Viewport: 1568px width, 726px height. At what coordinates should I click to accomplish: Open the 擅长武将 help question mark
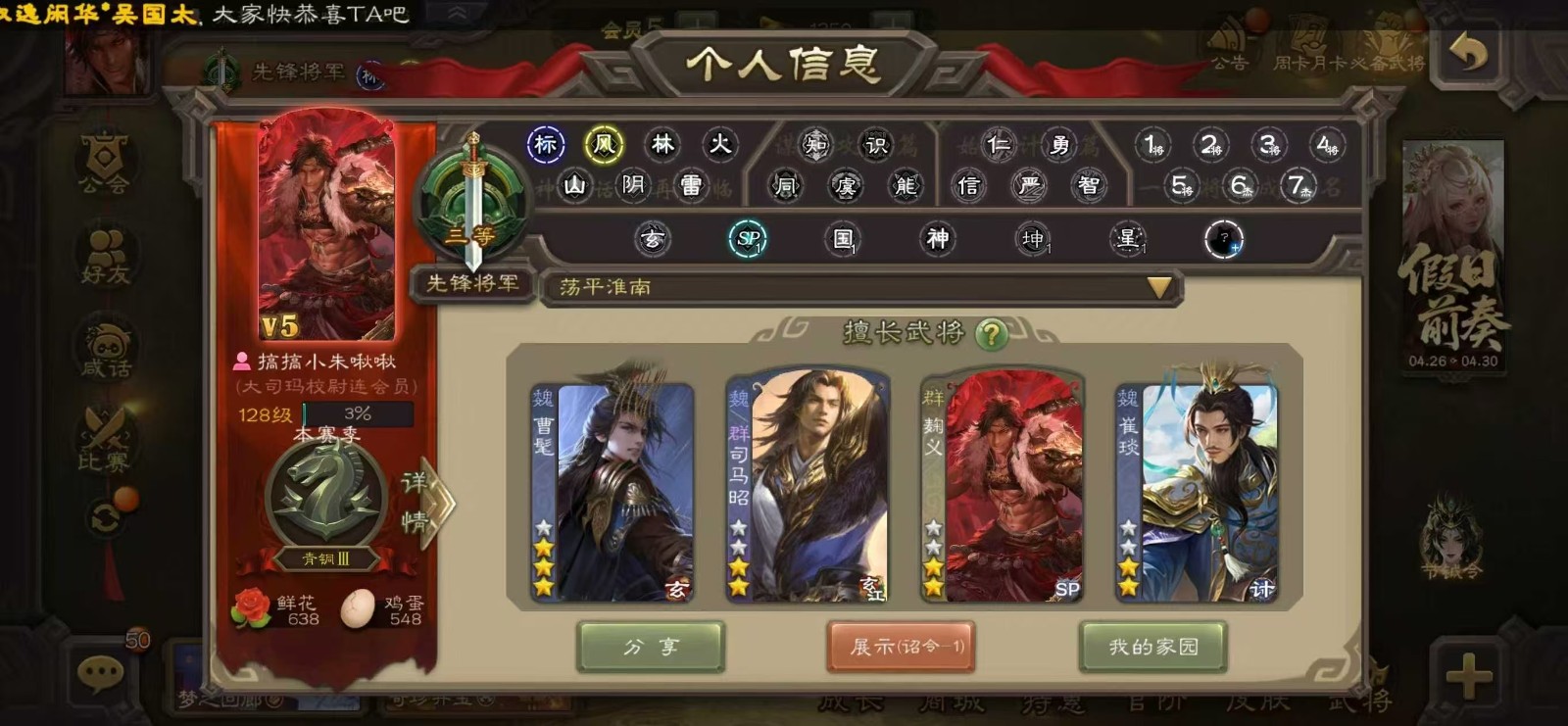click(992, 335)
